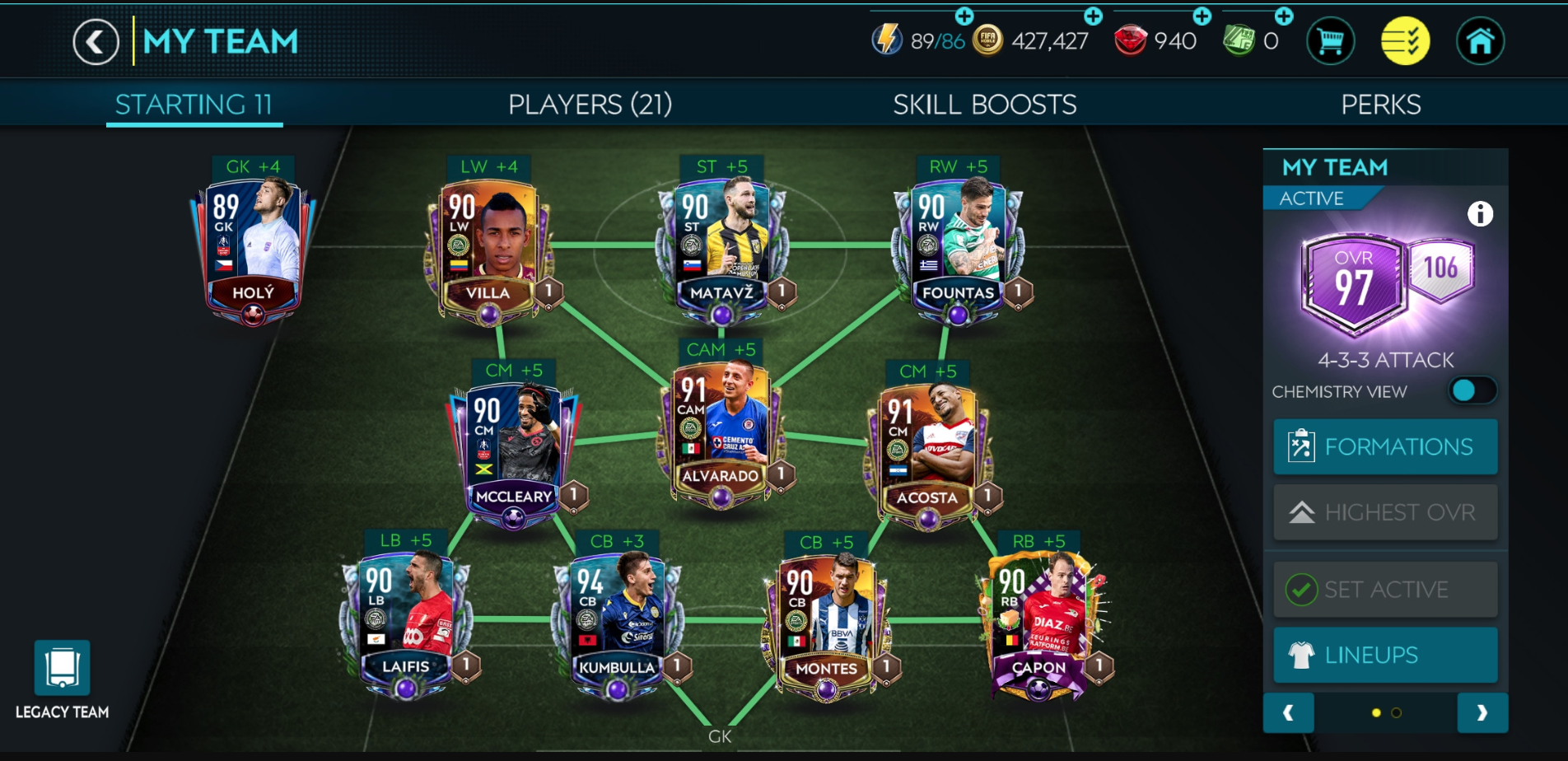Viewport: 1568px width, 761px height.
Task: Switch to the Players (21) tab
Action: pos(590,105)
